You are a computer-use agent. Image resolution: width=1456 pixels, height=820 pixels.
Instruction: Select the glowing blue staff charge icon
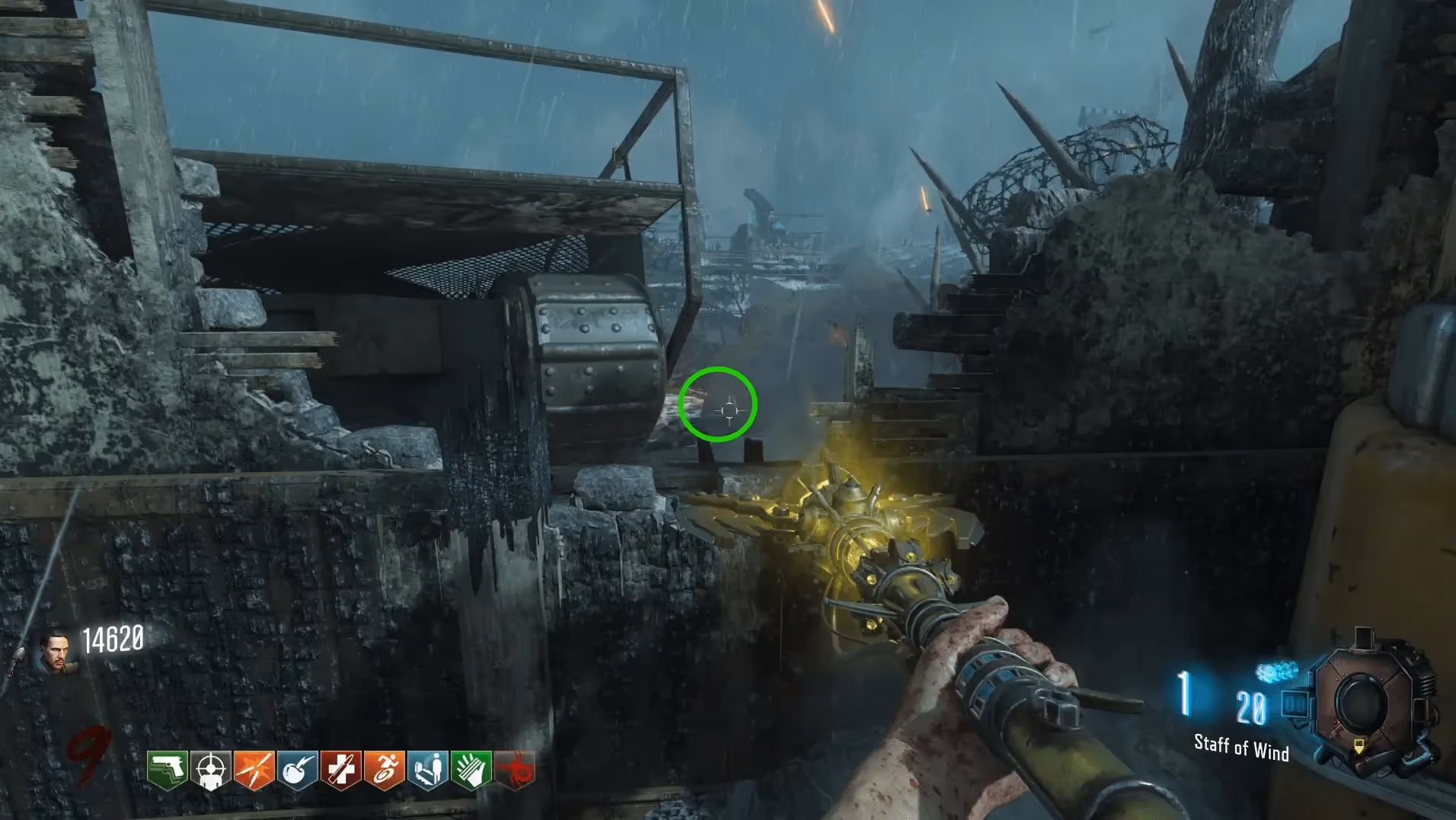click(1276, 672)
